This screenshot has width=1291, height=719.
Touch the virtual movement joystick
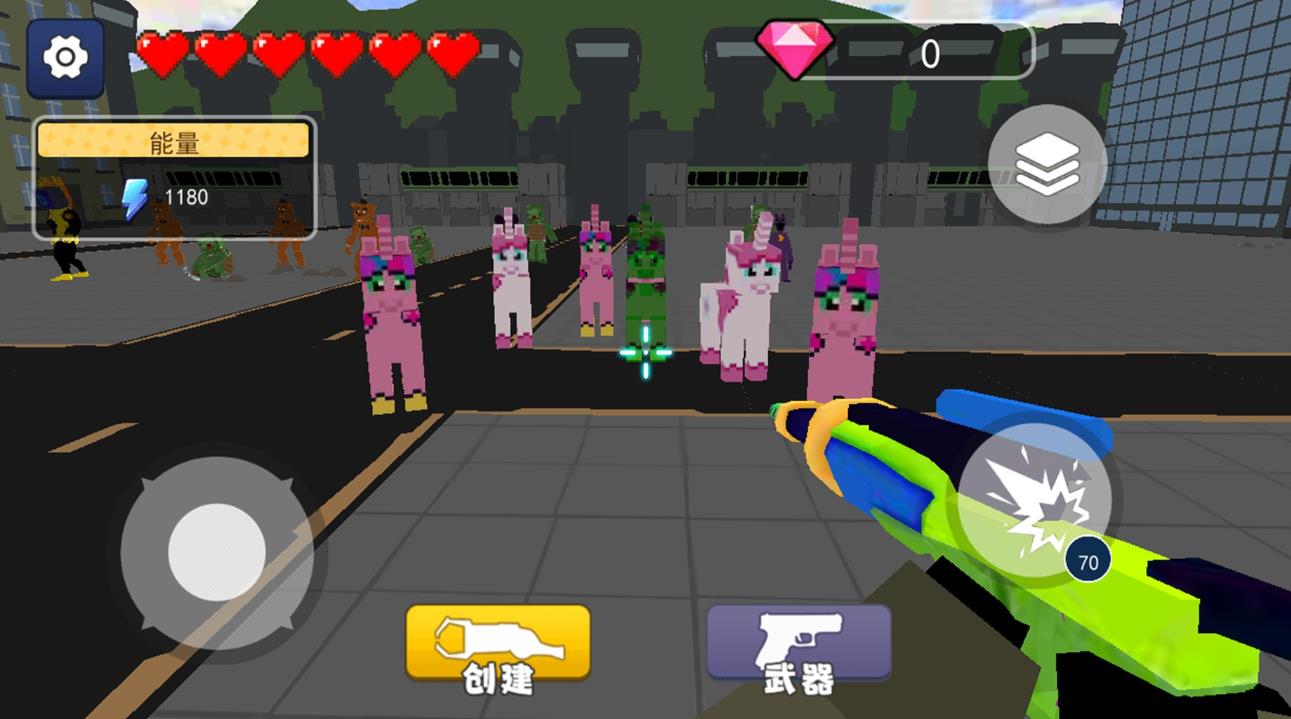(x=217, y=551)
